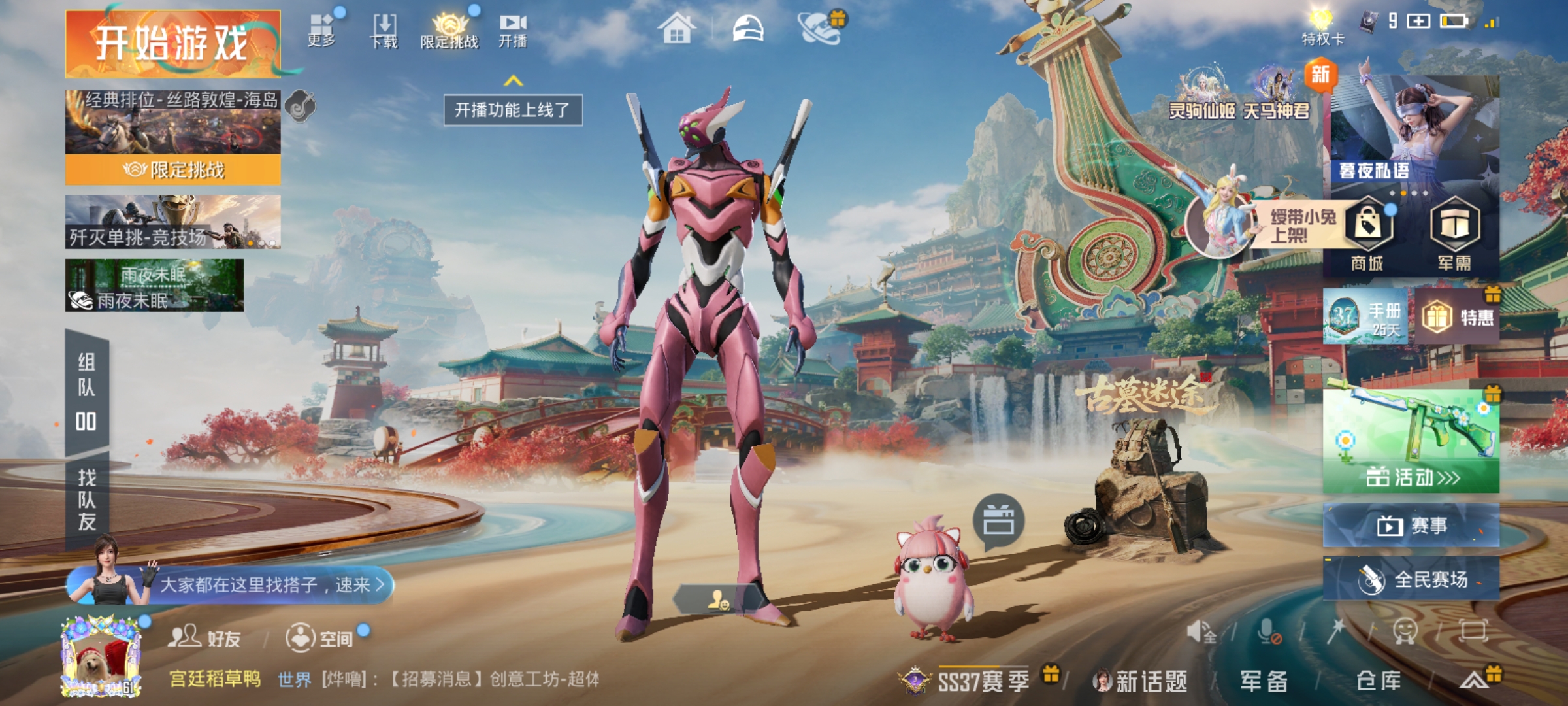Open 歼灭单挑-竞技场 mode card
Screen dimensions: 1568x706
coord(172,222)
